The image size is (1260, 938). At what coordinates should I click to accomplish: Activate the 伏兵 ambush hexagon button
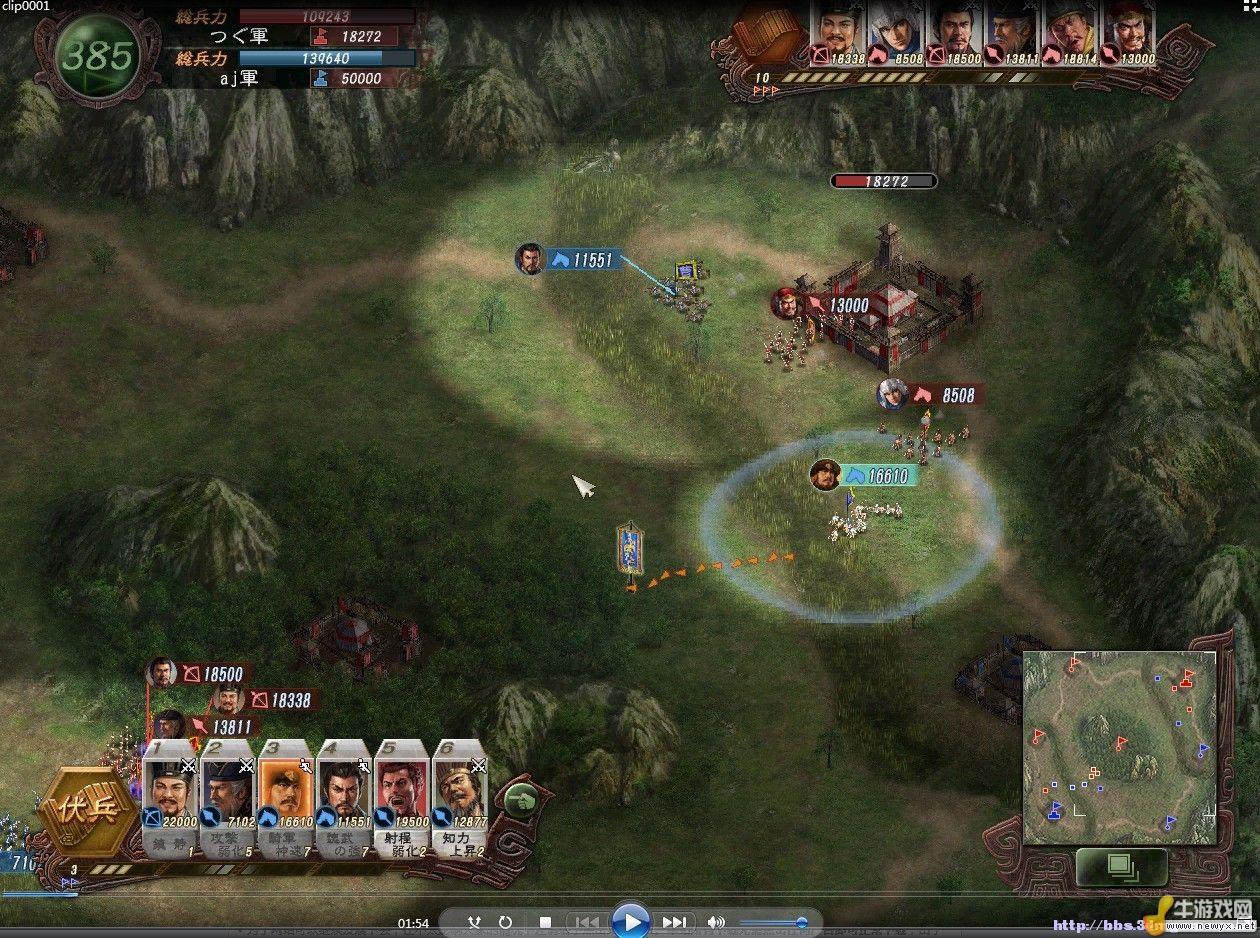[x=85, y=810]
